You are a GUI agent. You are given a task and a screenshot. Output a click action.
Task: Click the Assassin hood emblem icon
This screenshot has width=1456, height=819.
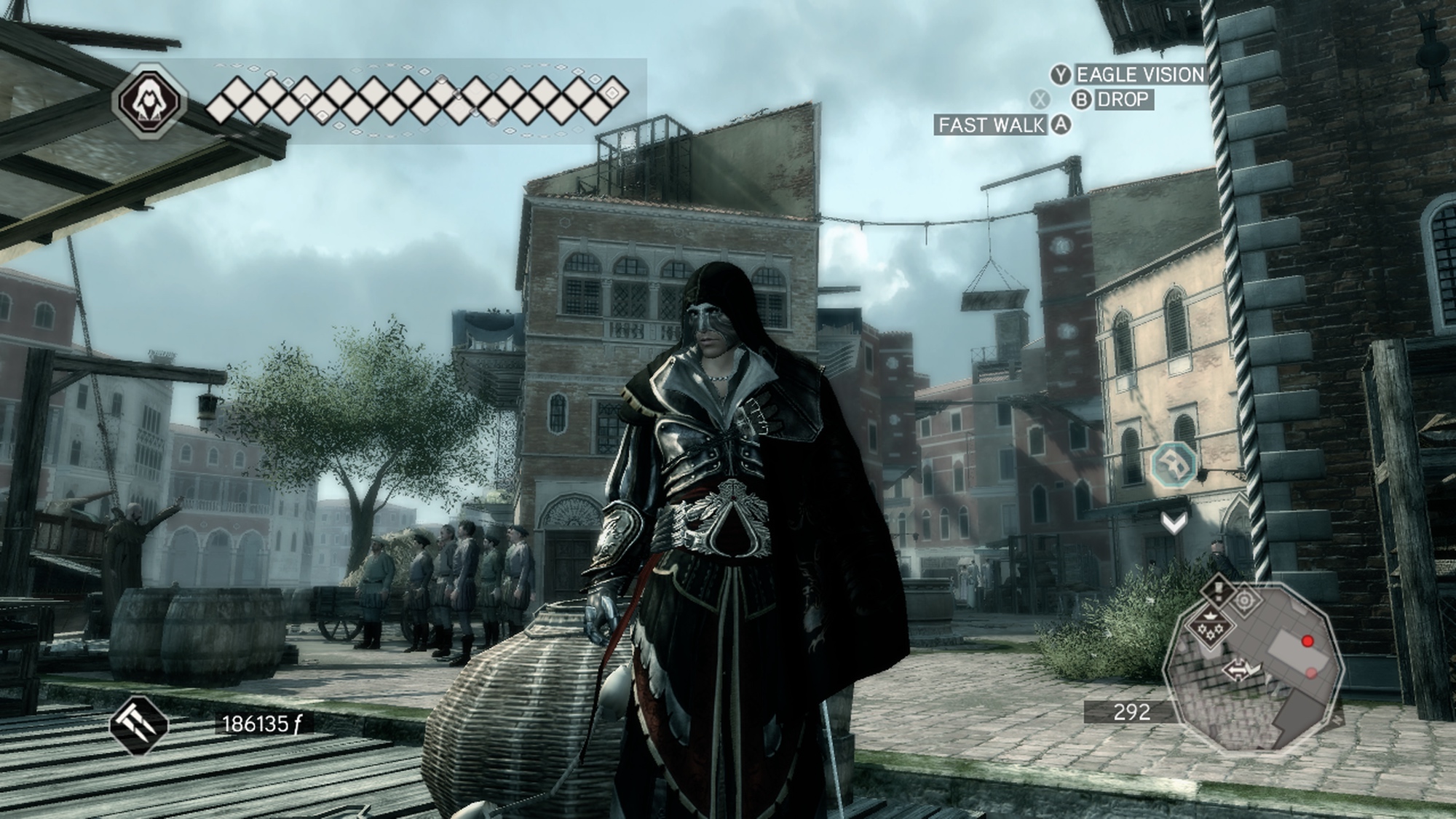pyautogui.click(x=150, y=99)
